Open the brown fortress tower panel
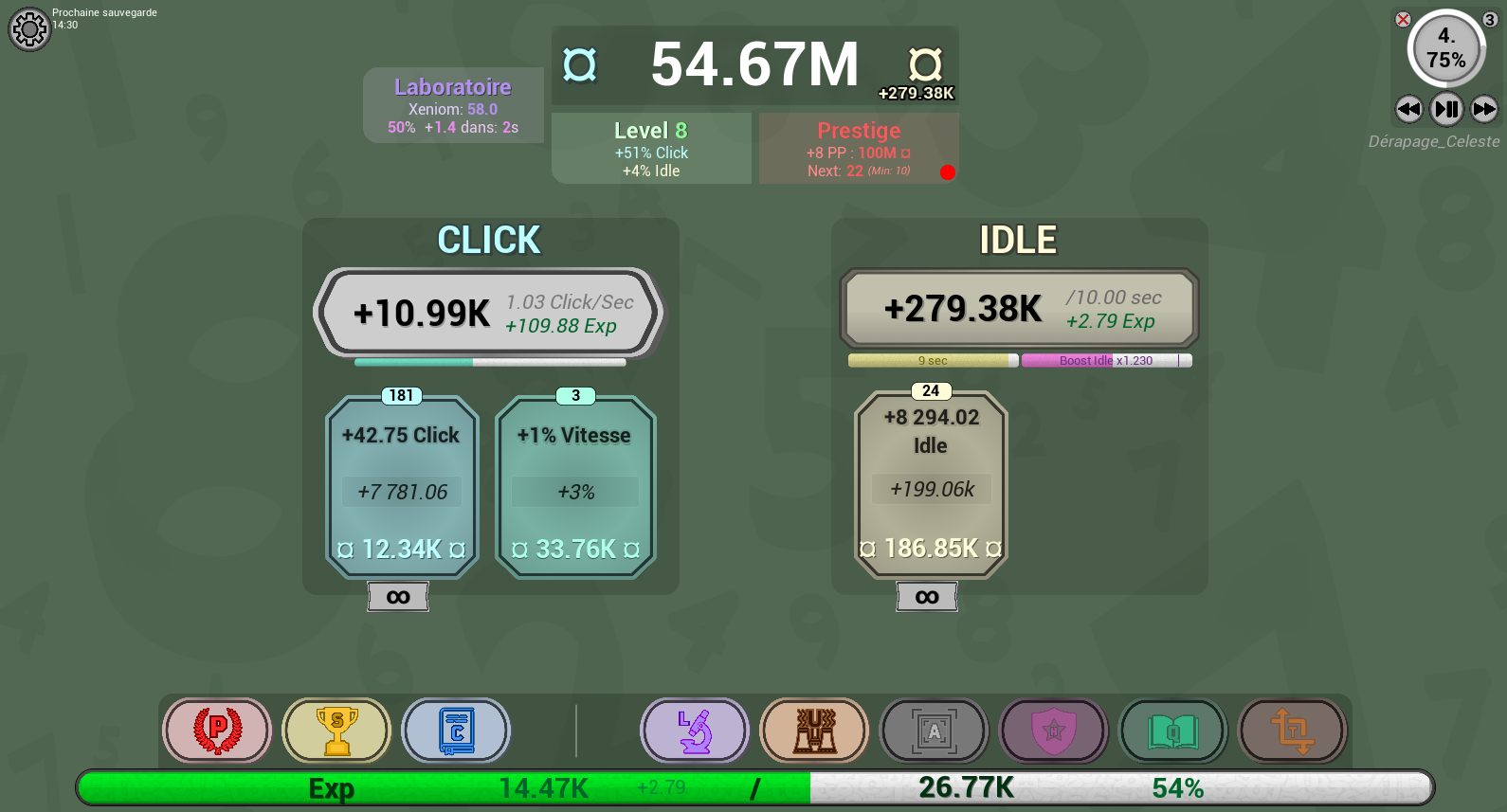 click(x=814, y=731)
